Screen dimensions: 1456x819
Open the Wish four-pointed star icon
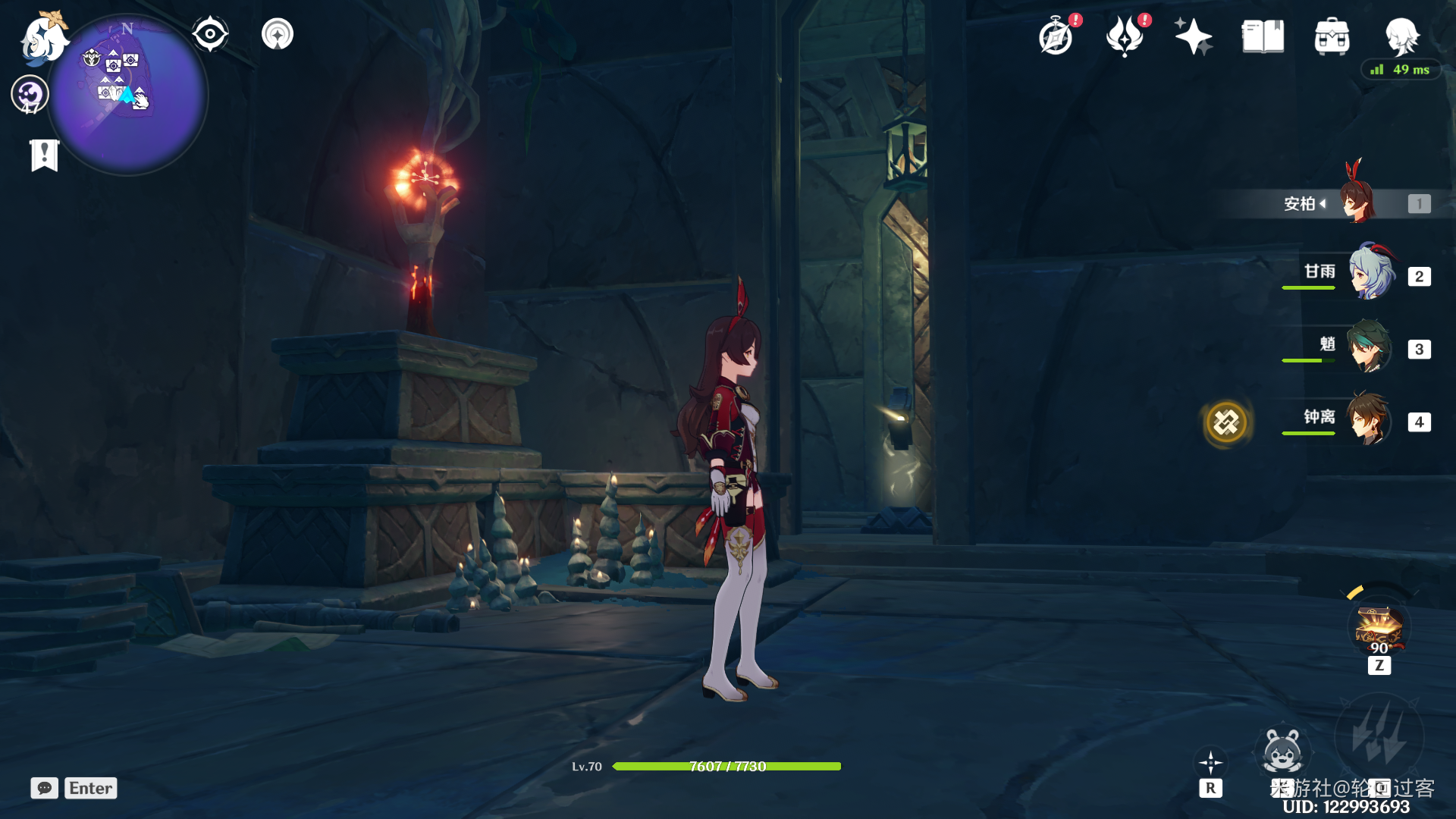(1193, 36)
